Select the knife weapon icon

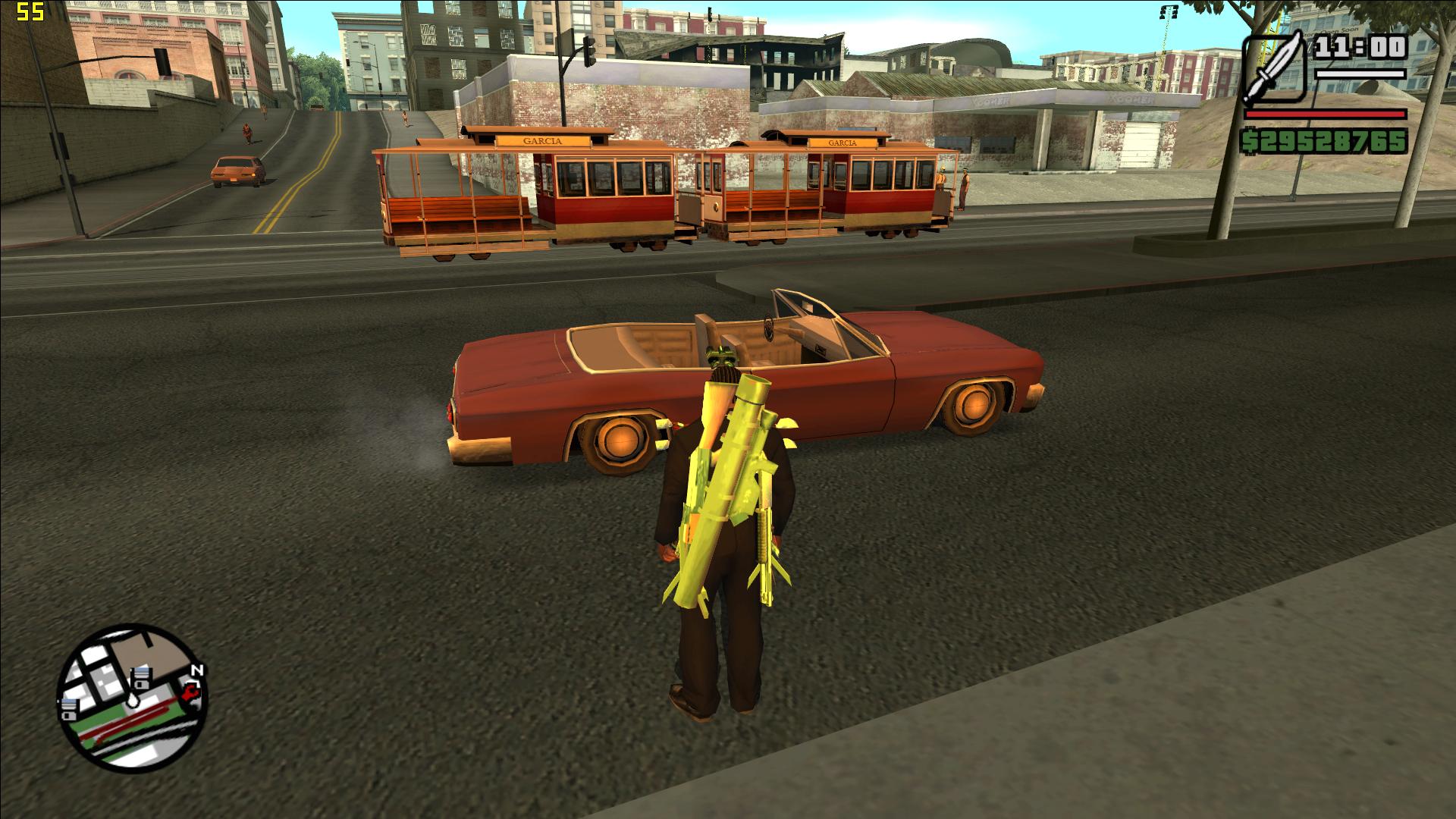point(1275,68)
